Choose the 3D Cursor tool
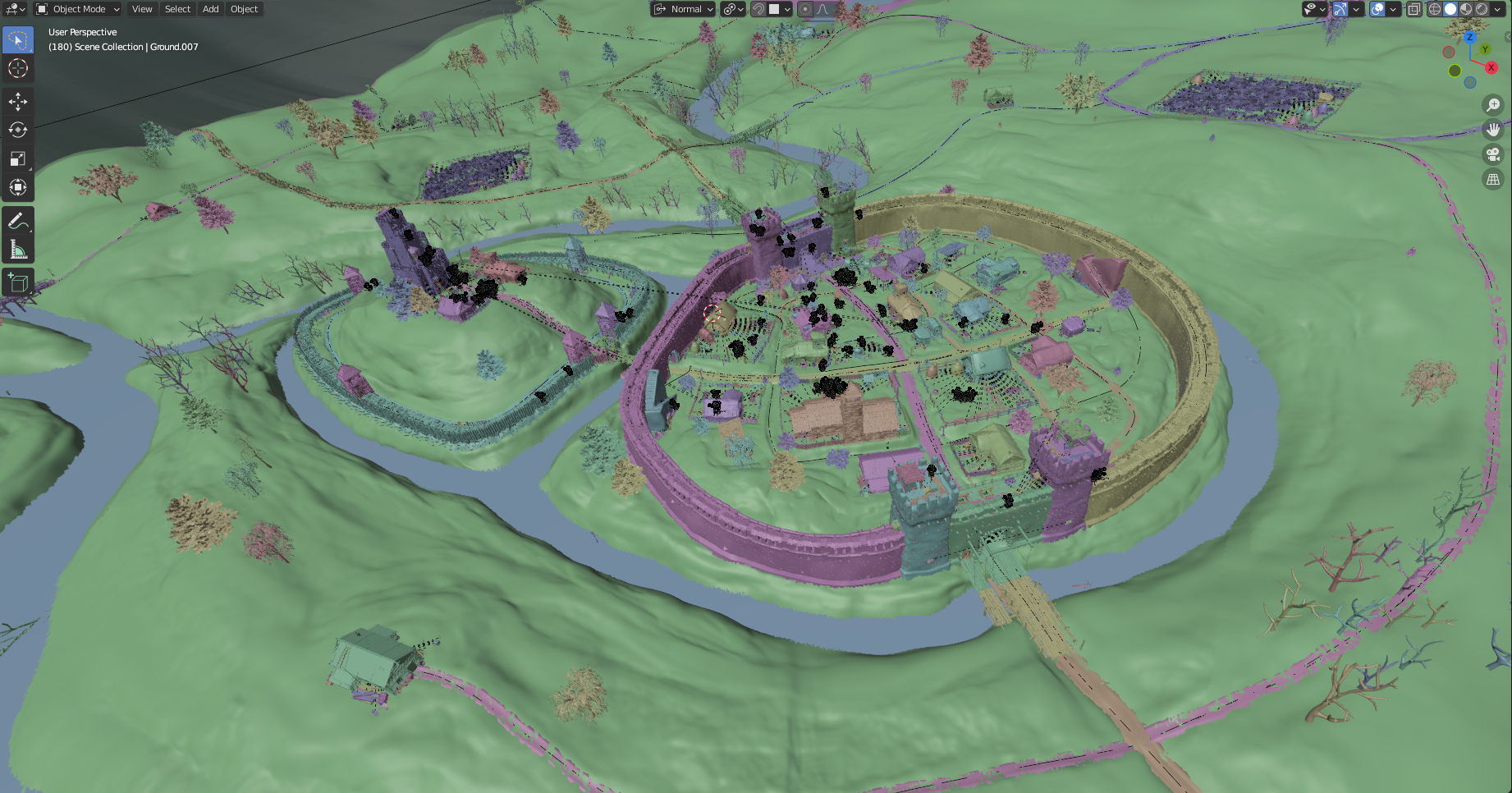Screen dimensions: 1512x793 (18, 68)
